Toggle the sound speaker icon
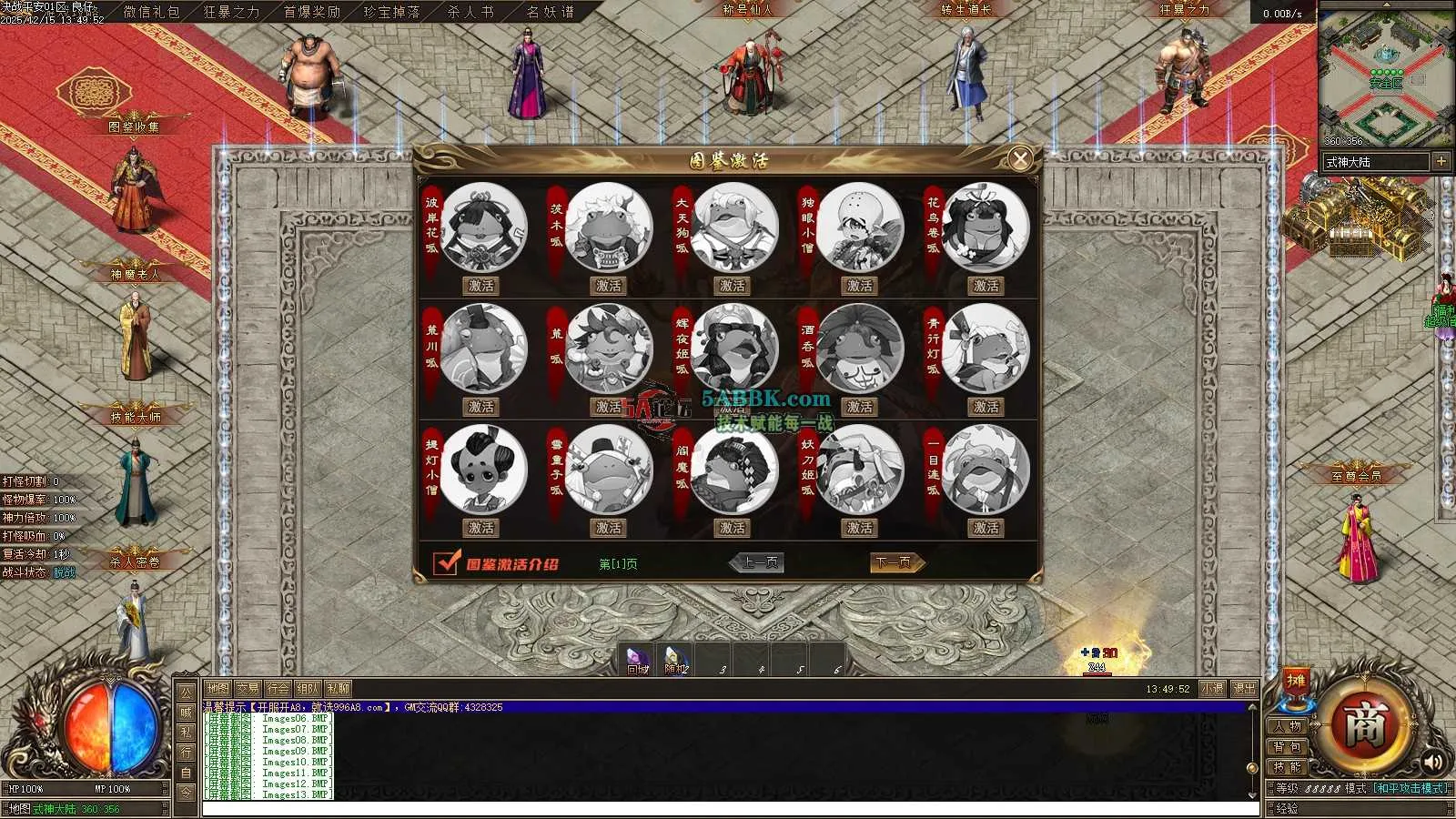The width and height of the screenshot is (1456, 819). [1433, 761]
